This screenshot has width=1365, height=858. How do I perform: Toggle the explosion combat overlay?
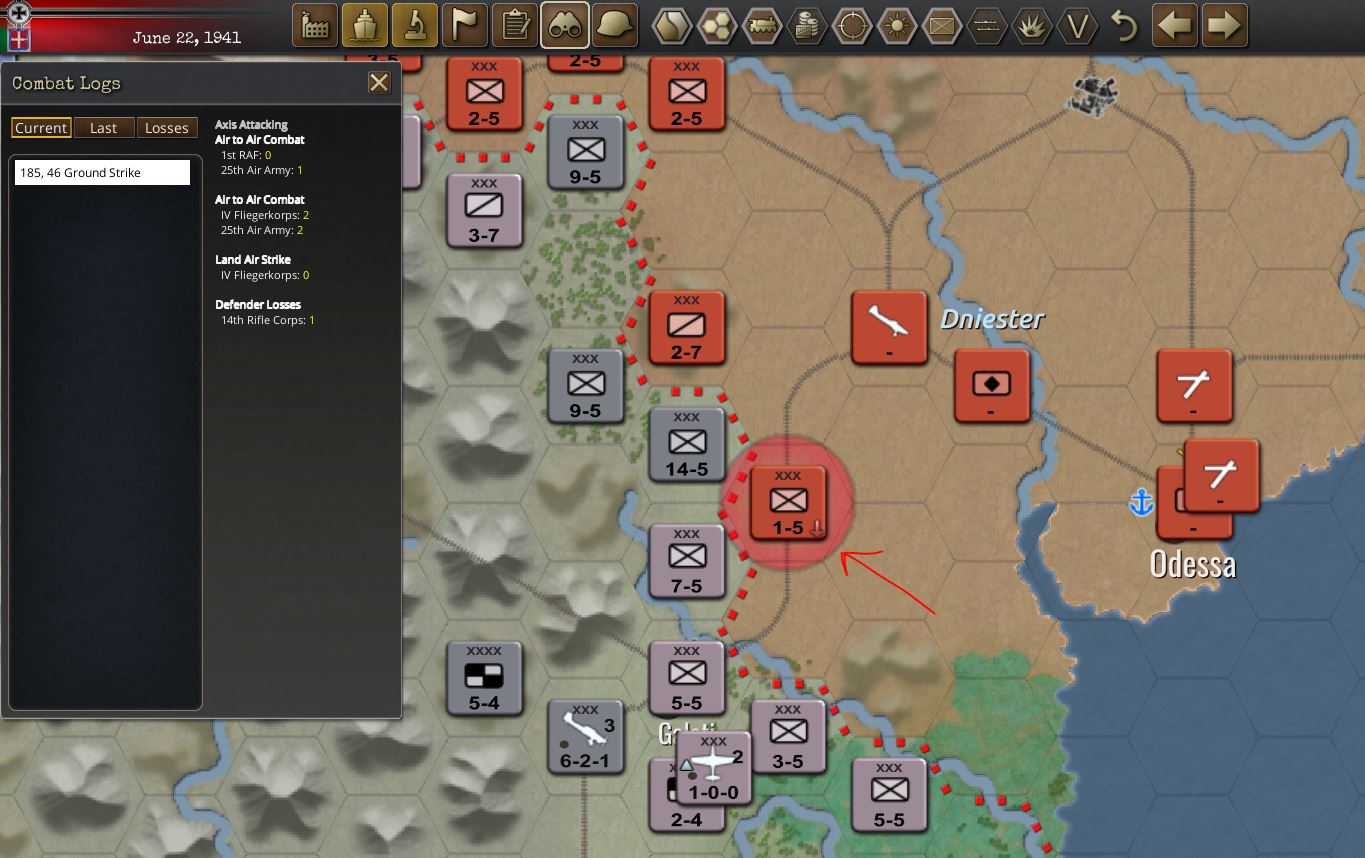[x=1032, y=27]
